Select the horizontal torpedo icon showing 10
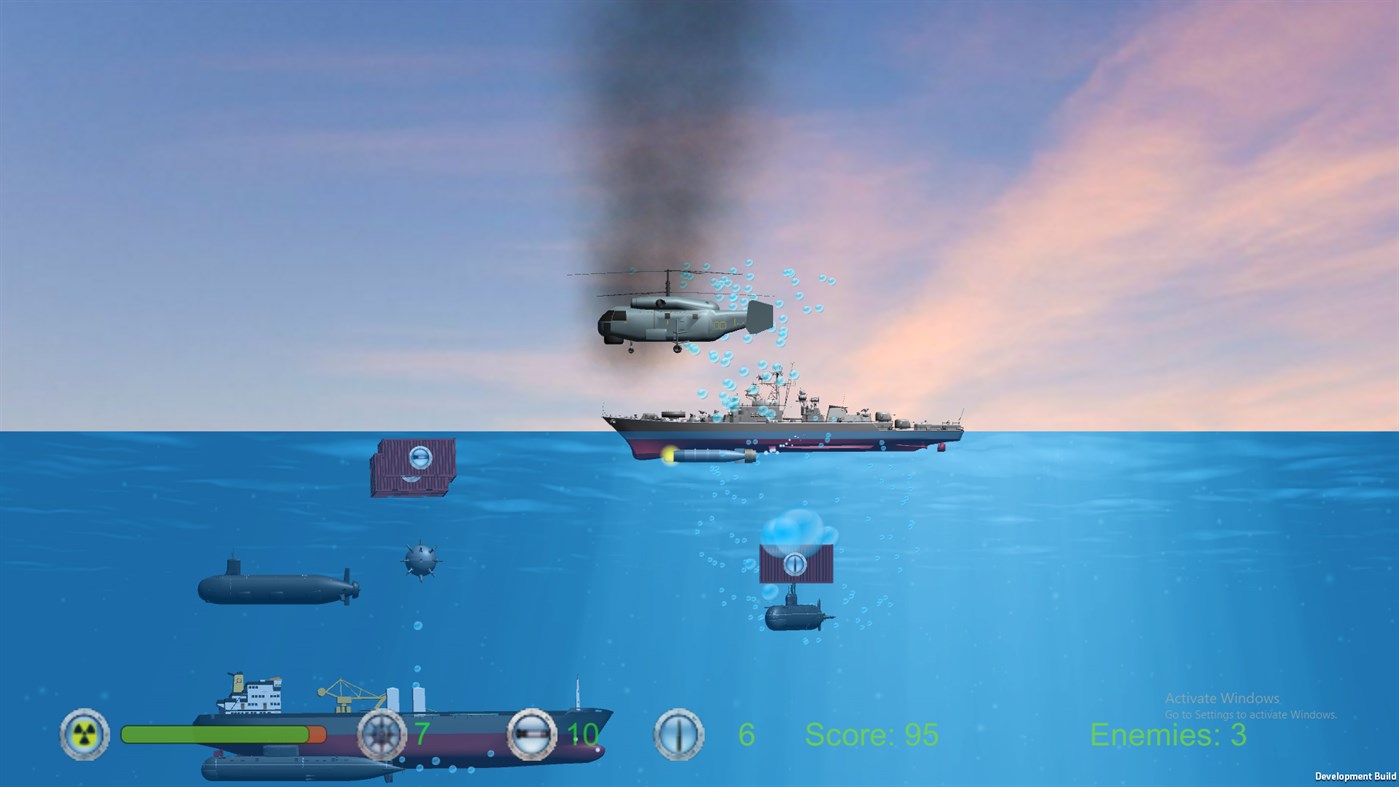The image size is (1399, 787). 532,735
